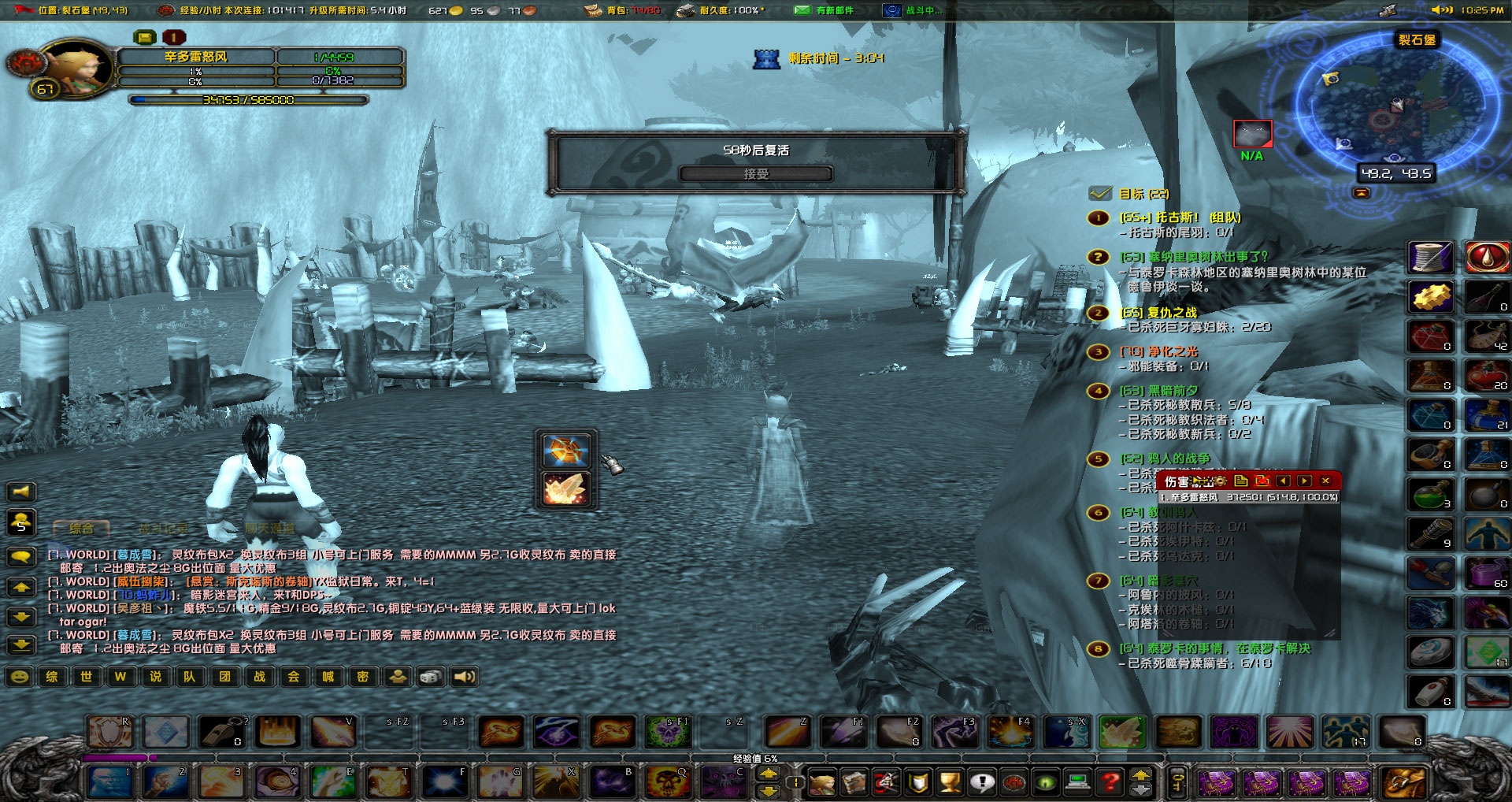Click the 经验值 experience bar at bottom

tap(756, 758)
